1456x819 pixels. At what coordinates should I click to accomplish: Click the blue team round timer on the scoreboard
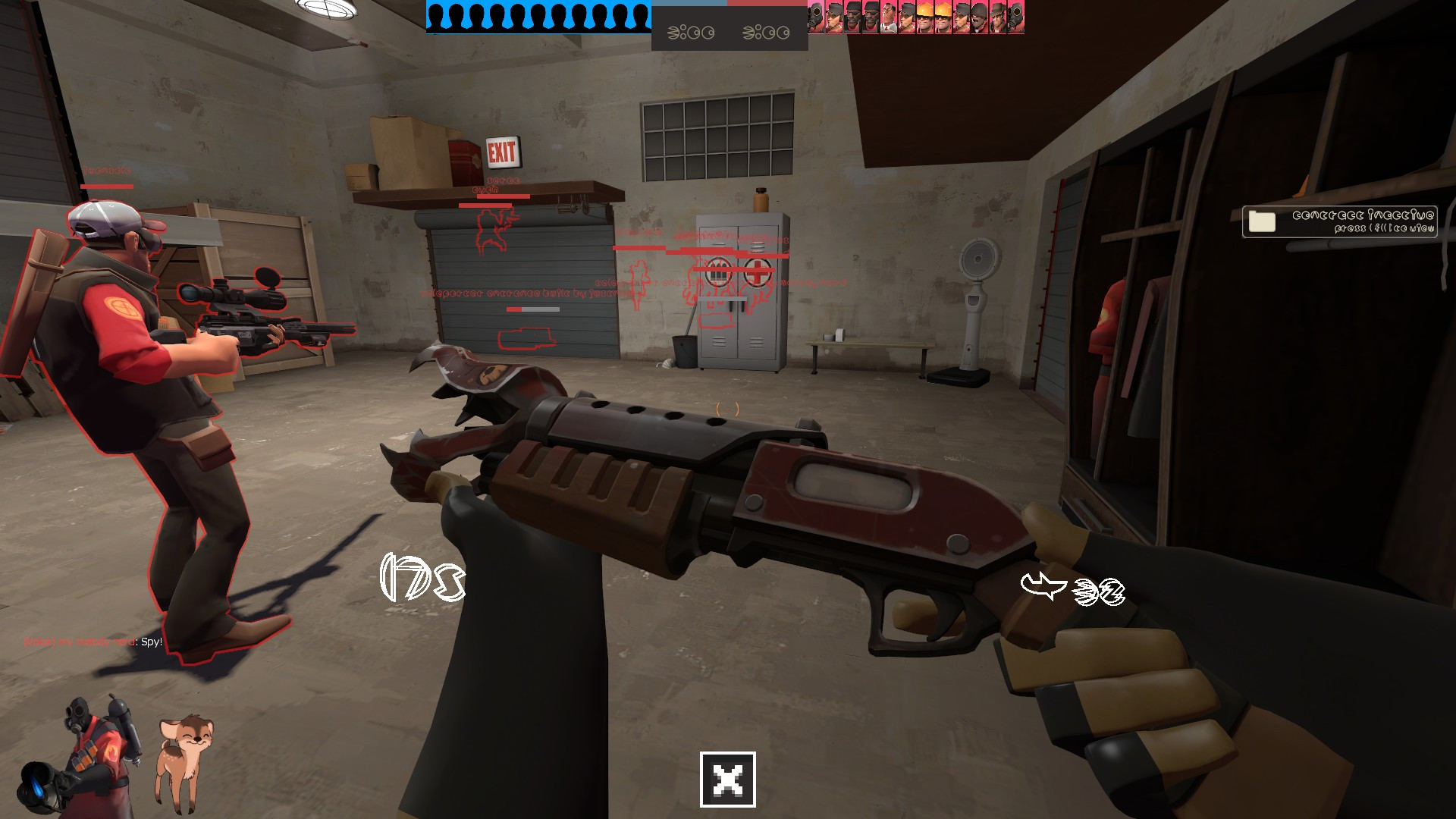coord(690,32)
